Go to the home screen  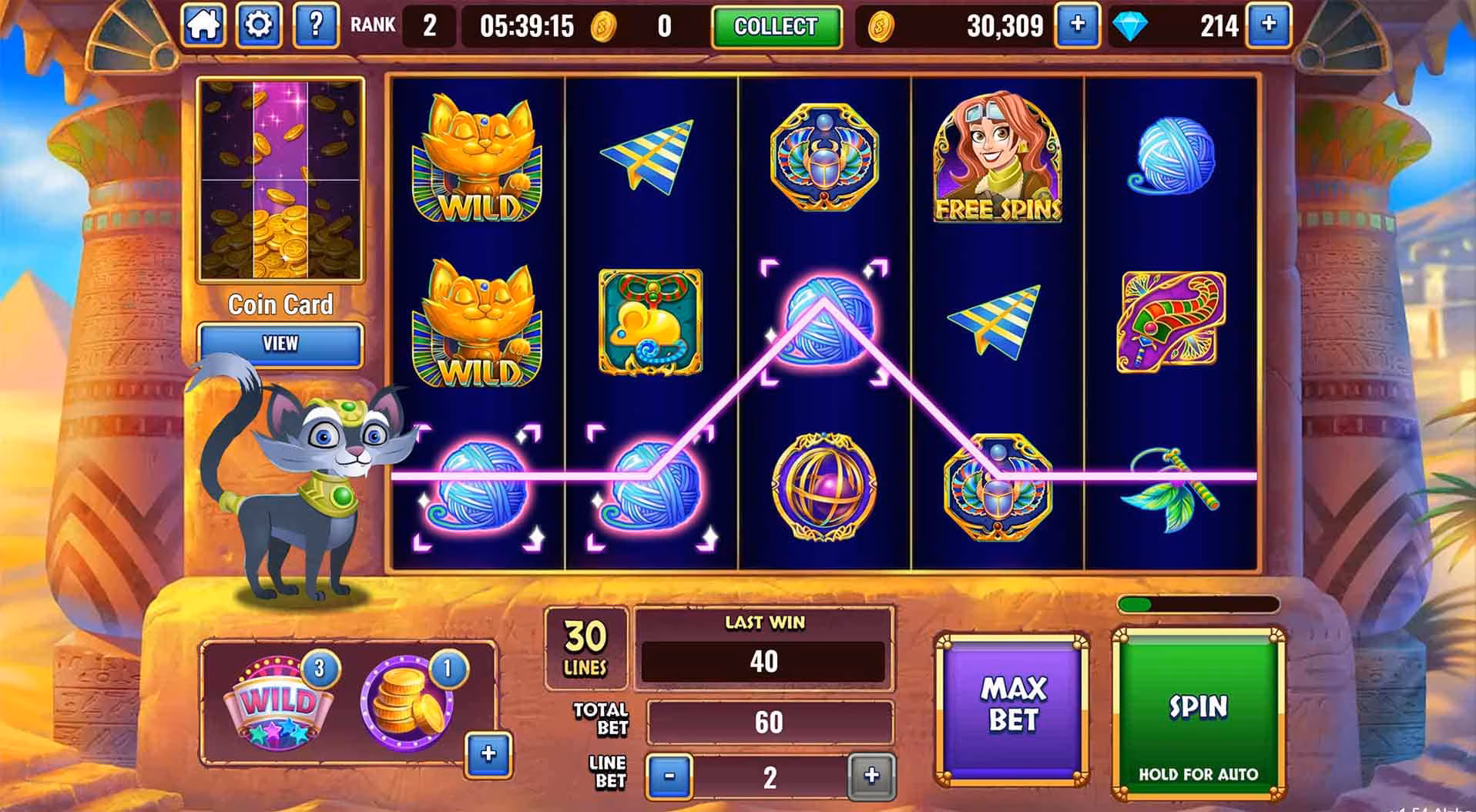tap(203, 25)
